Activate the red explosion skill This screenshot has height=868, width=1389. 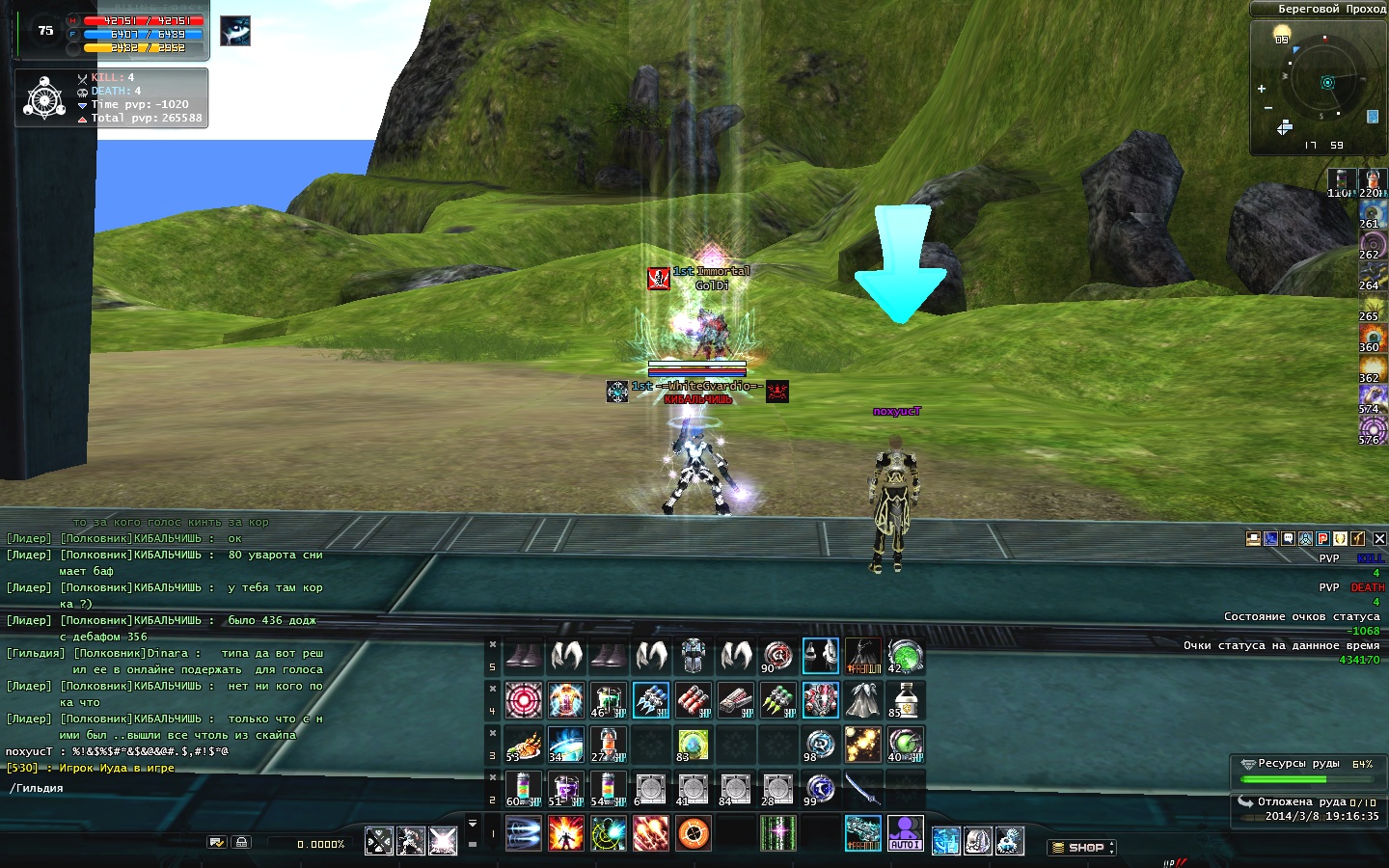(x=565, y=833)
